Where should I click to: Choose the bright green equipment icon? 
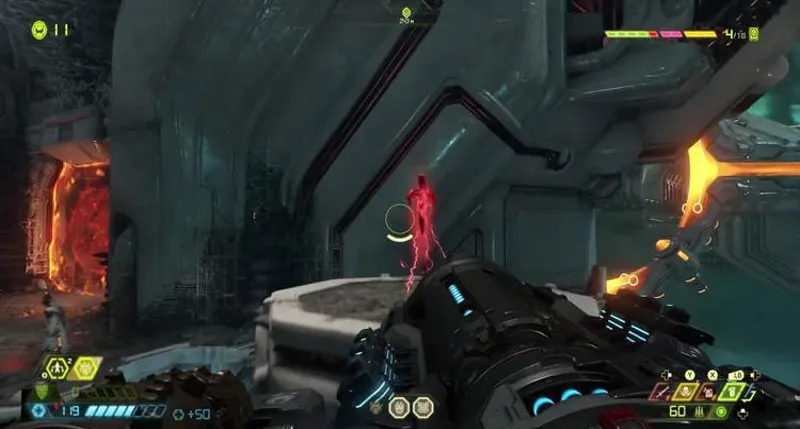tap(729, 393)
